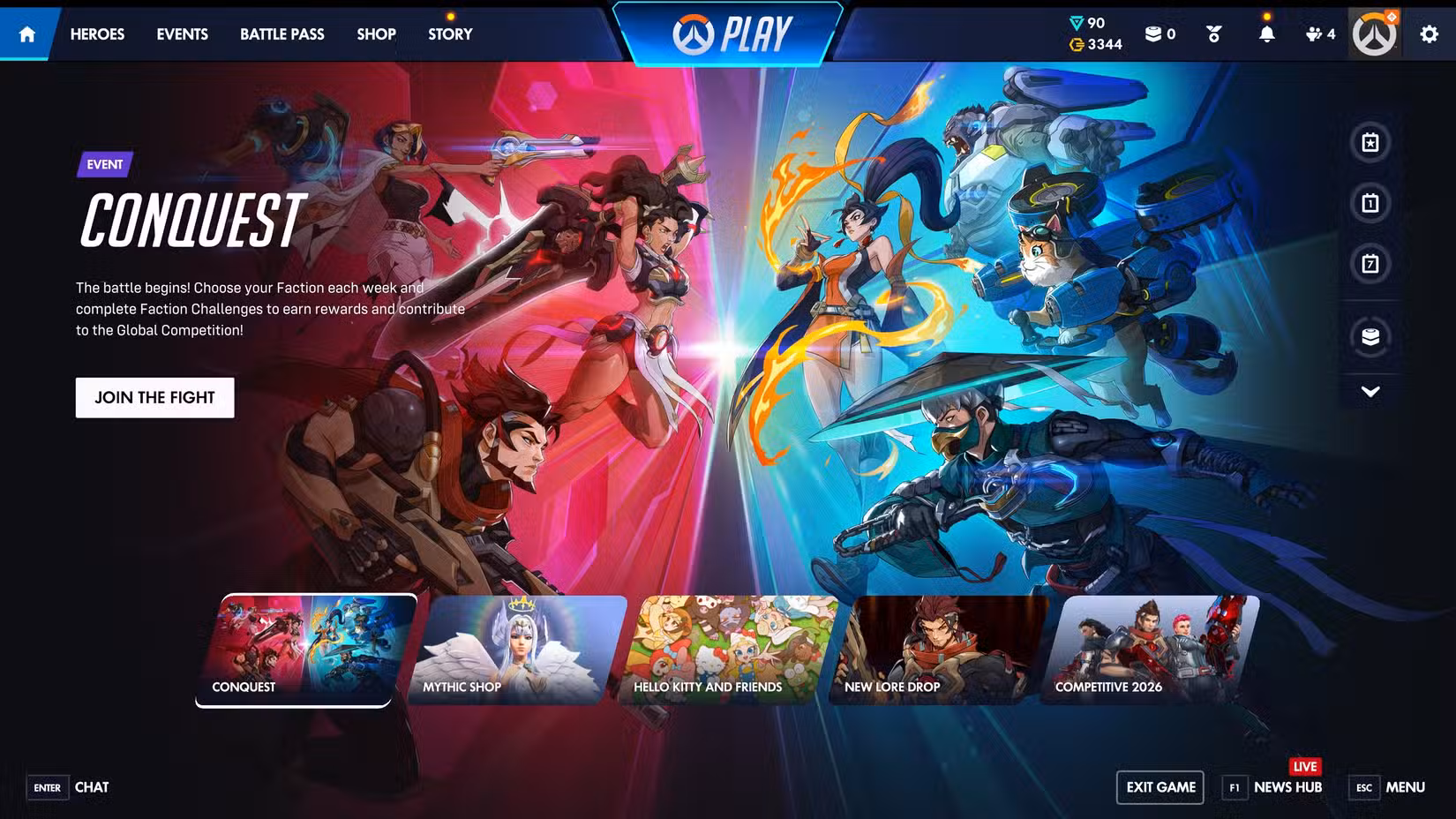Open the settings gear

pyautogui.click(x=1430, y=34)
